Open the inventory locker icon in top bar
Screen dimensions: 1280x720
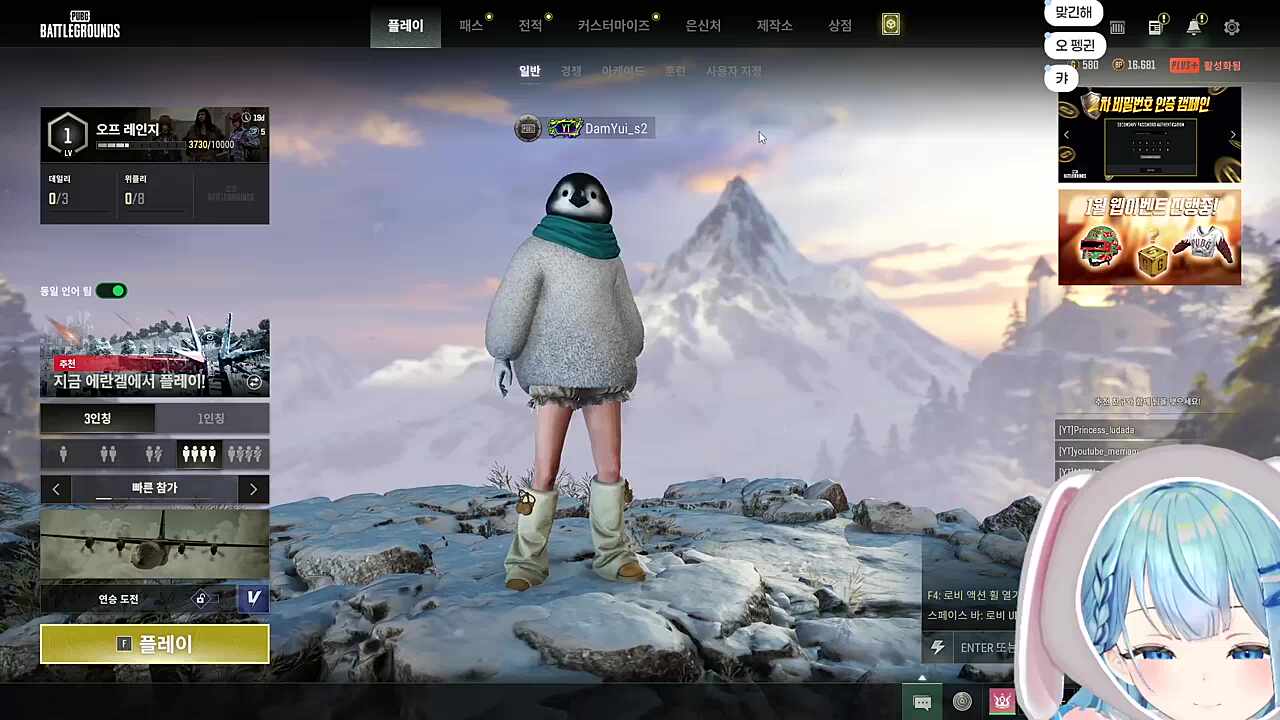coord(1117,27)
